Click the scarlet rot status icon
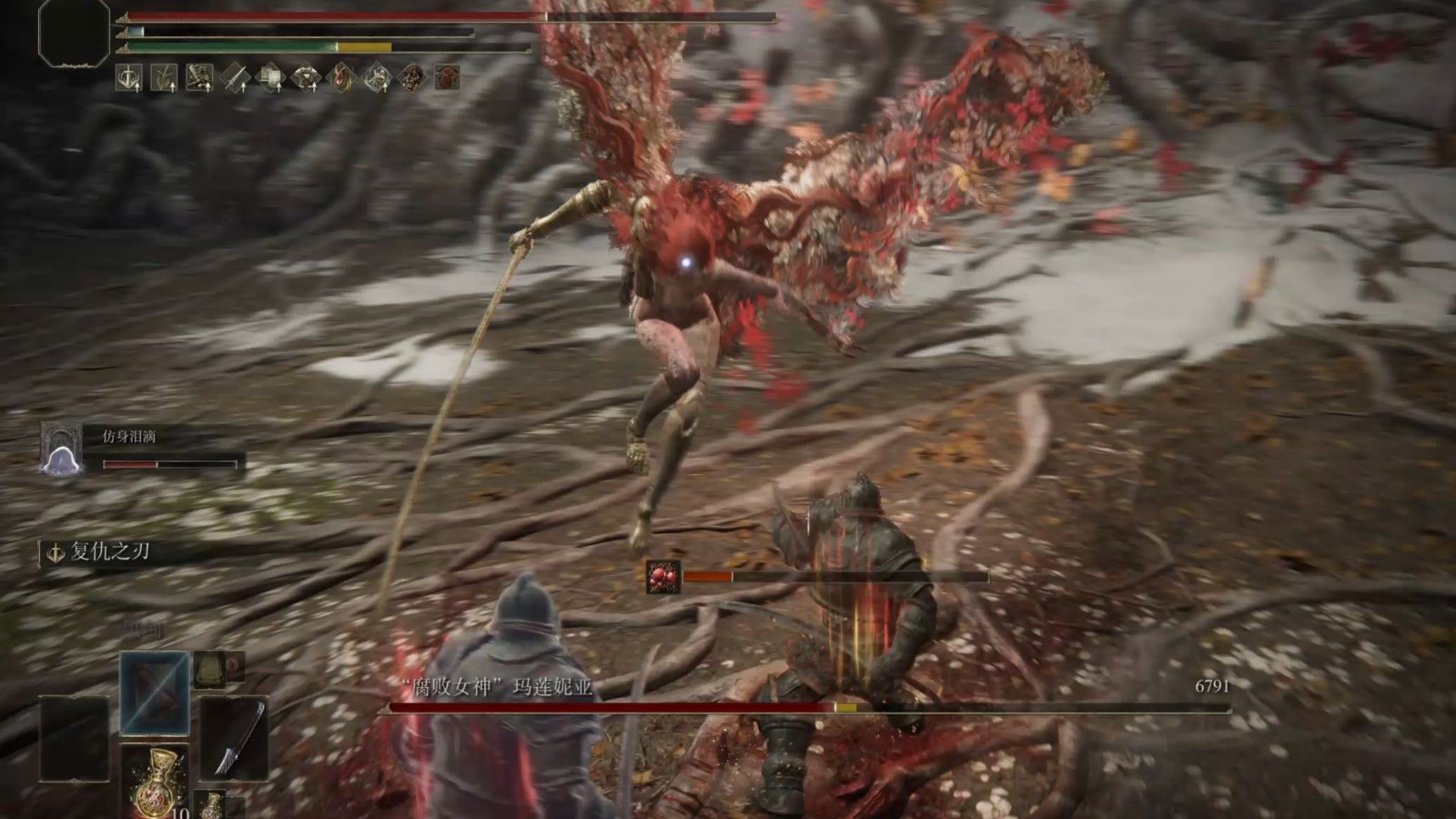Image resolution: width=1456 pixels, height=819 pixels. click(x=663, y=577)
